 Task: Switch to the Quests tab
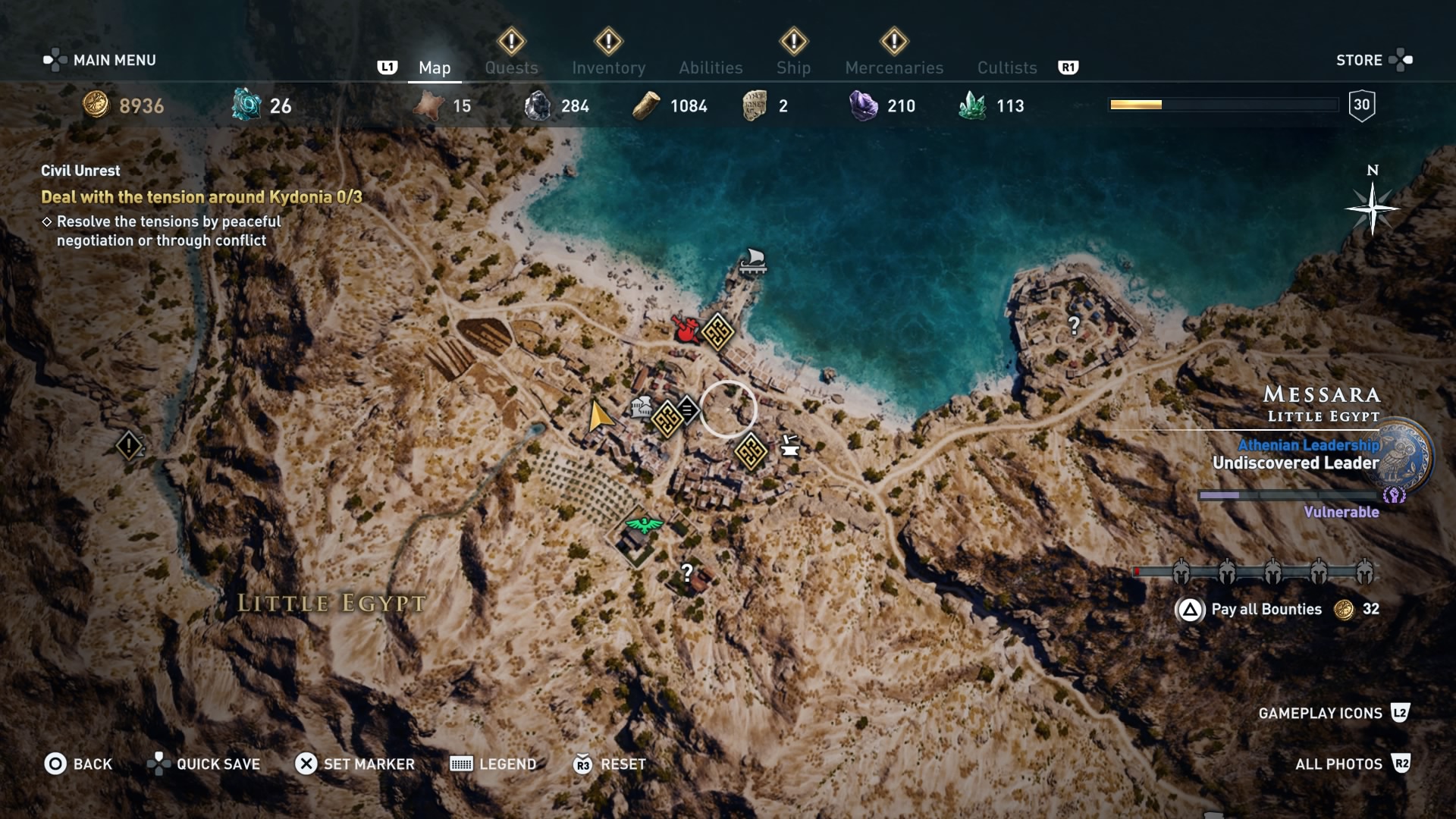pos(511,67)
